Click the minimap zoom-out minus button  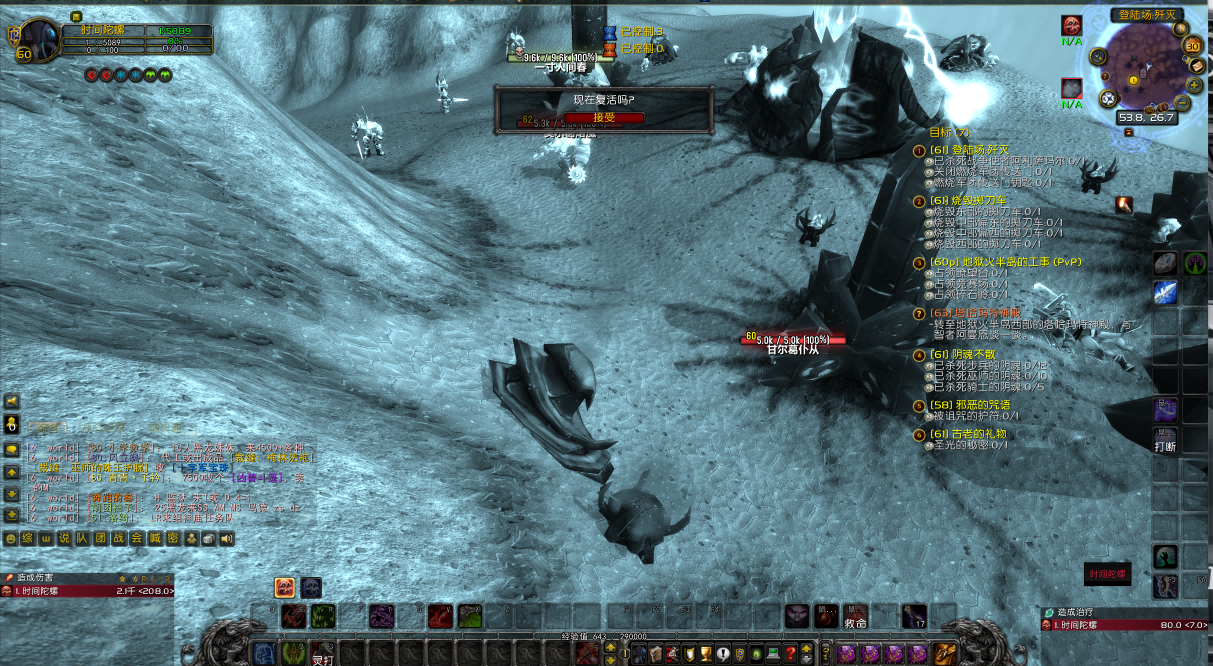[1182, 102]
